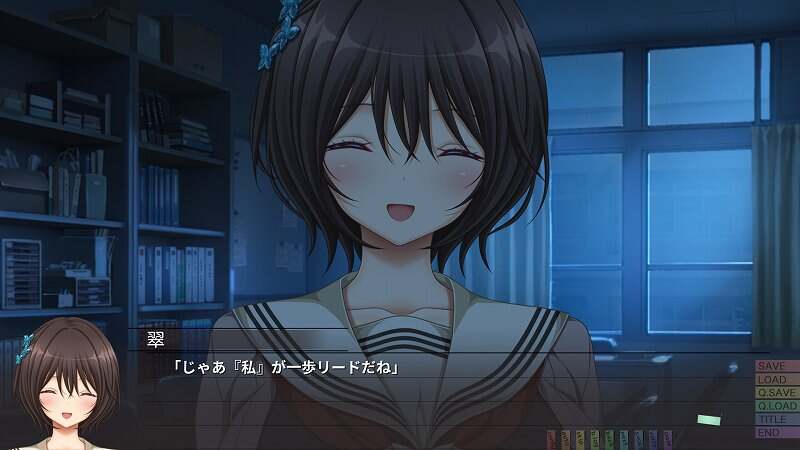Select the yellow vertical tab in the bottom strip

(581, 438)
